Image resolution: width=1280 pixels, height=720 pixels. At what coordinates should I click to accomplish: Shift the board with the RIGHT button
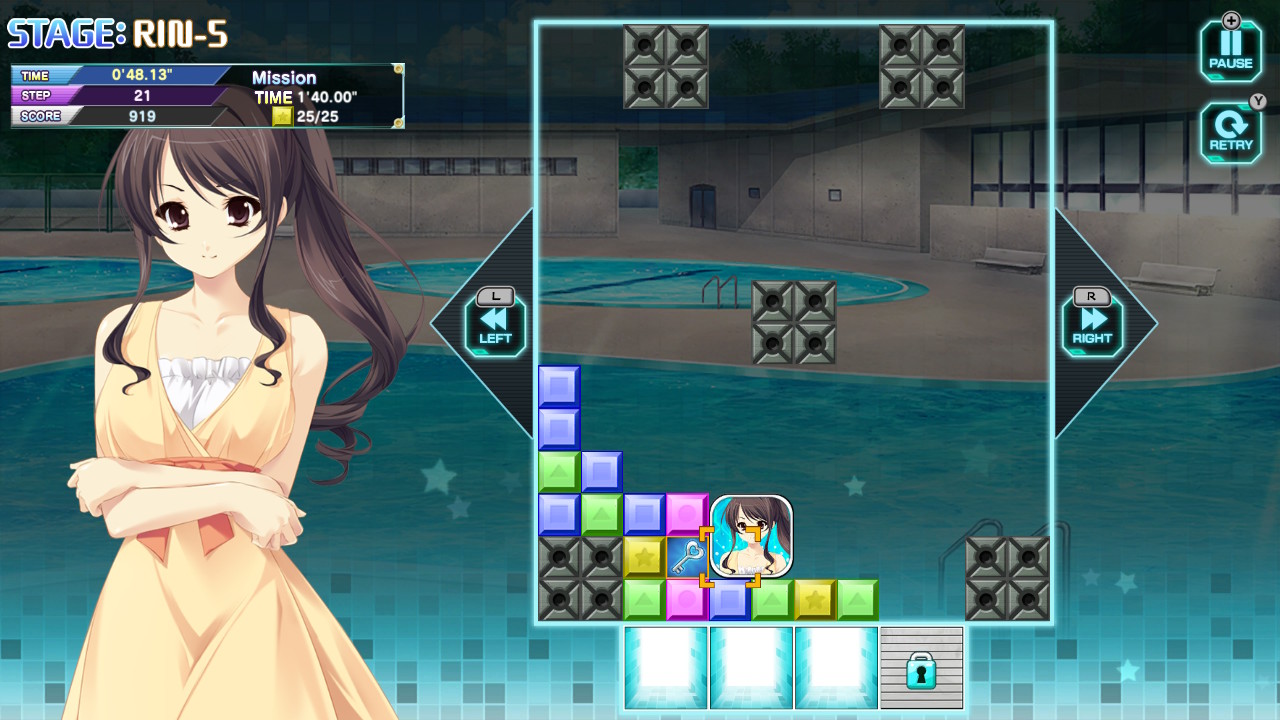click(x=1092, y=324)
